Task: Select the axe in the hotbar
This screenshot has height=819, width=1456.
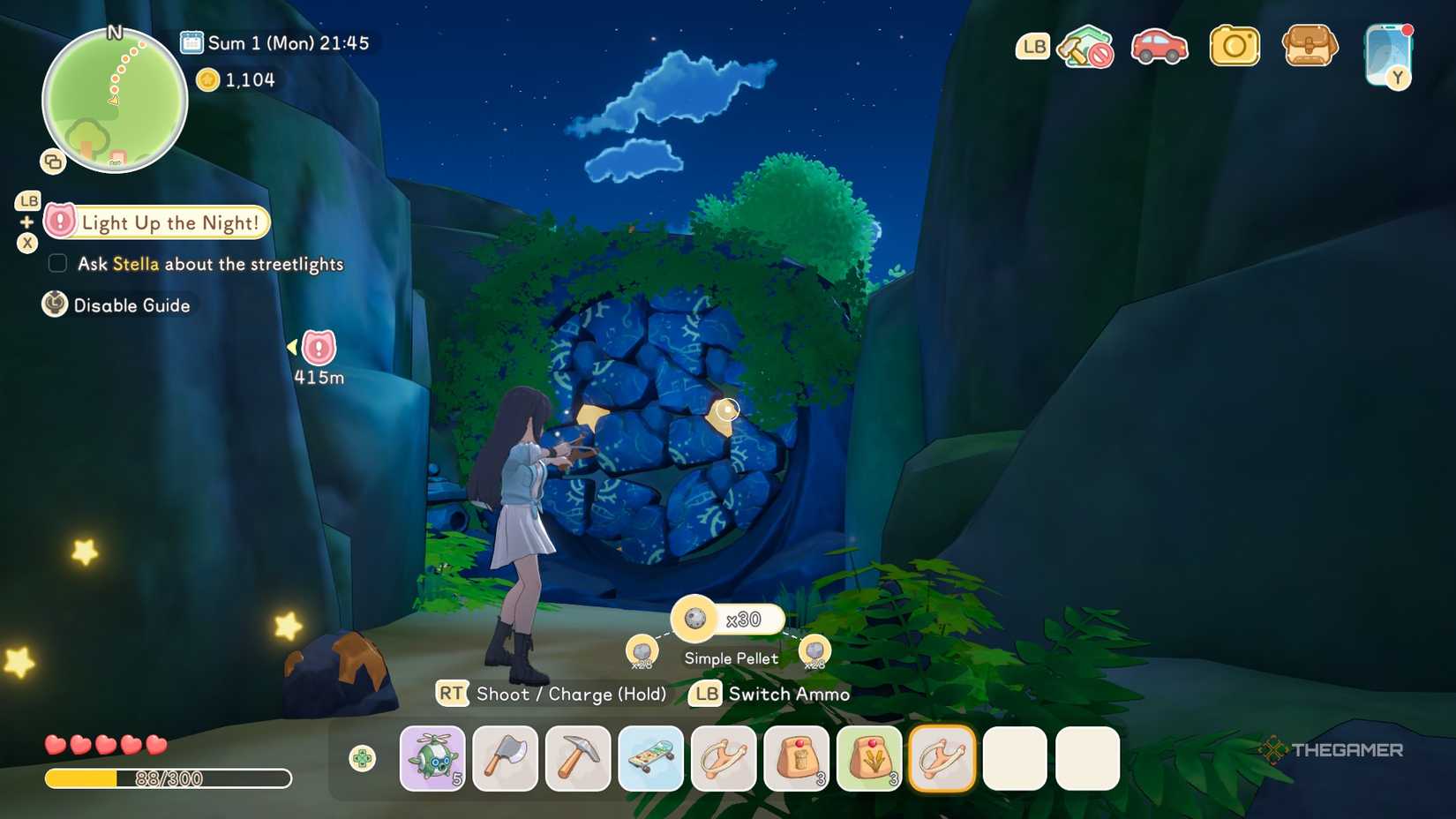Action: click(506, 757)
